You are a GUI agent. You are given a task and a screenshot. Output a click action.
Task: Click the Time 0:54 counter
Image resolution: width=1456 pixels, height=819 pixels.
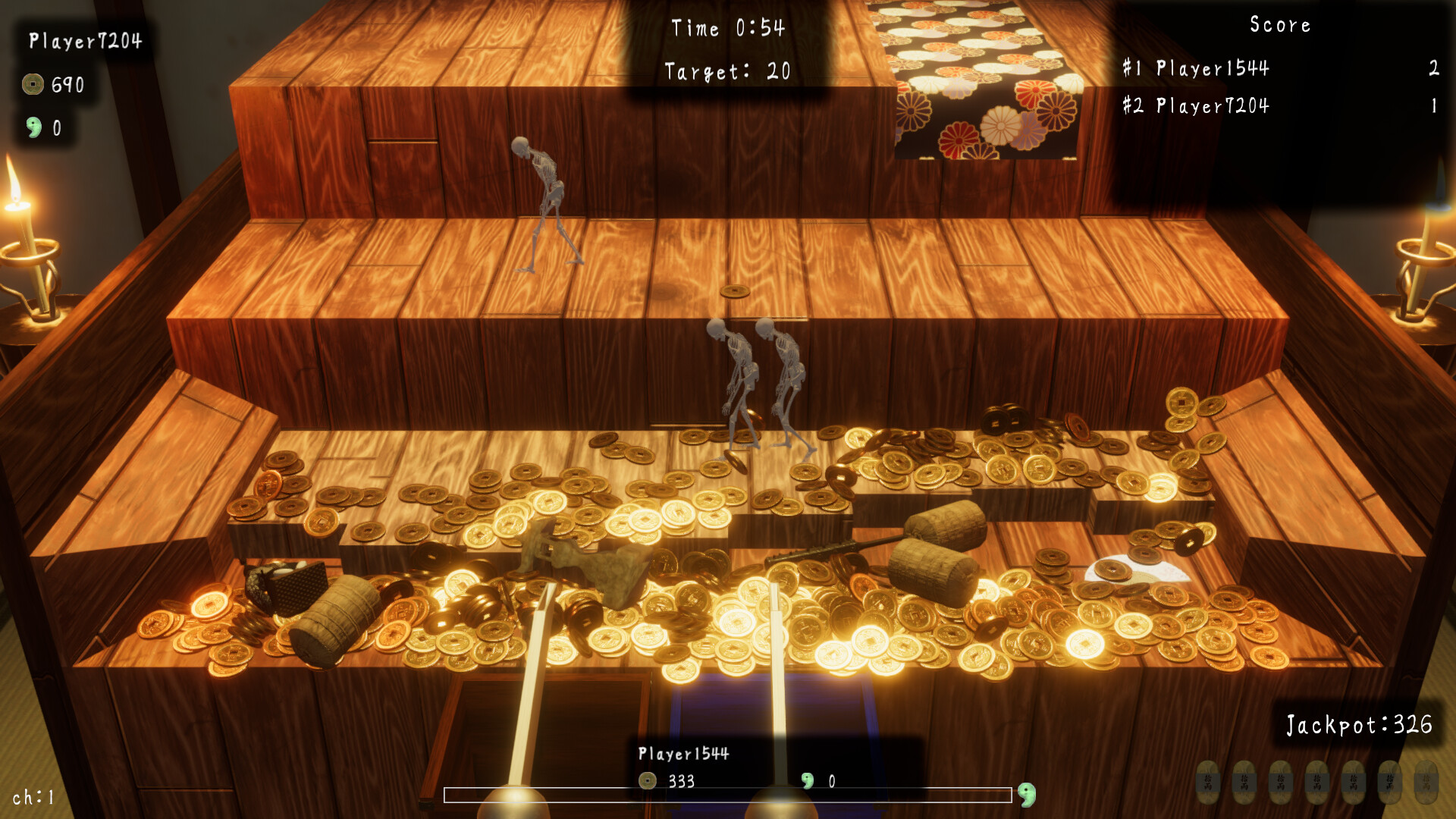coord(728,27)
